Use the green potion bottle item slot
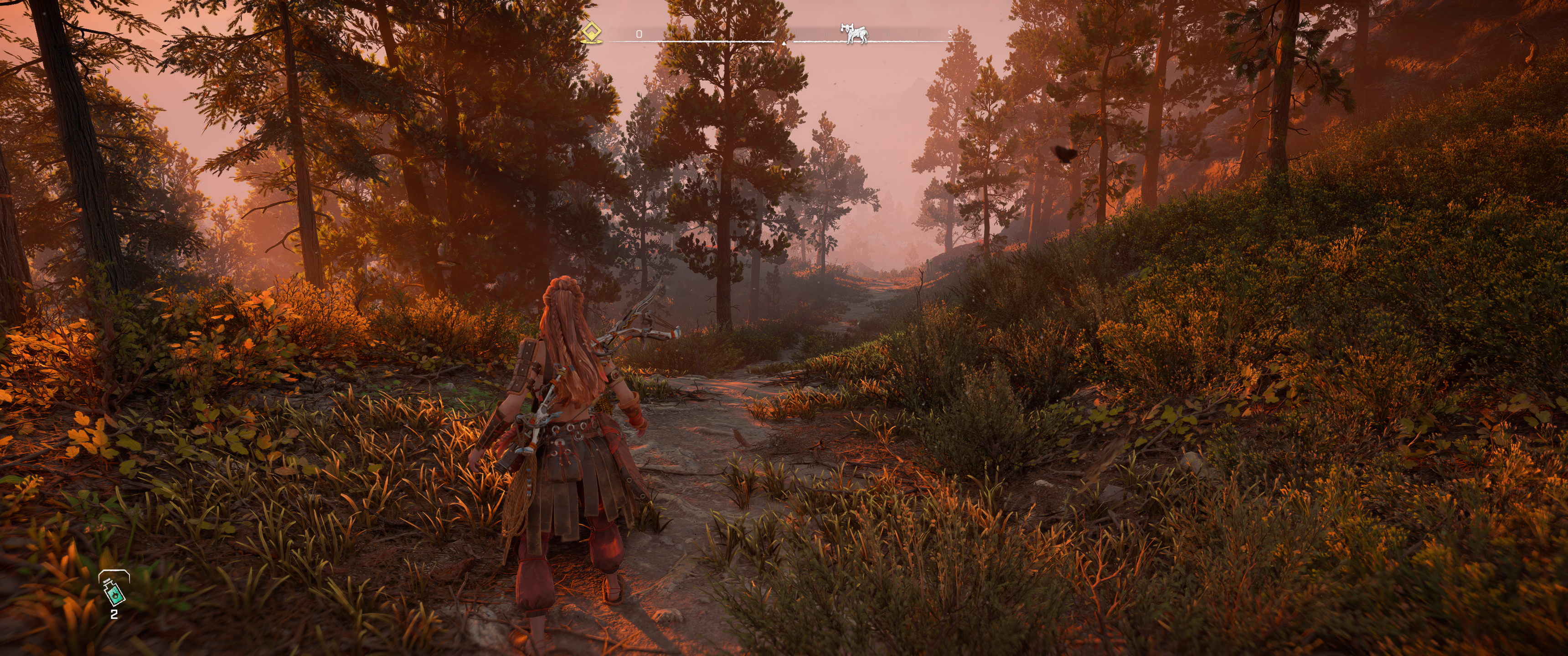Image resolution: width=1568 pixels, height=656 pixels. coord(114,589)
